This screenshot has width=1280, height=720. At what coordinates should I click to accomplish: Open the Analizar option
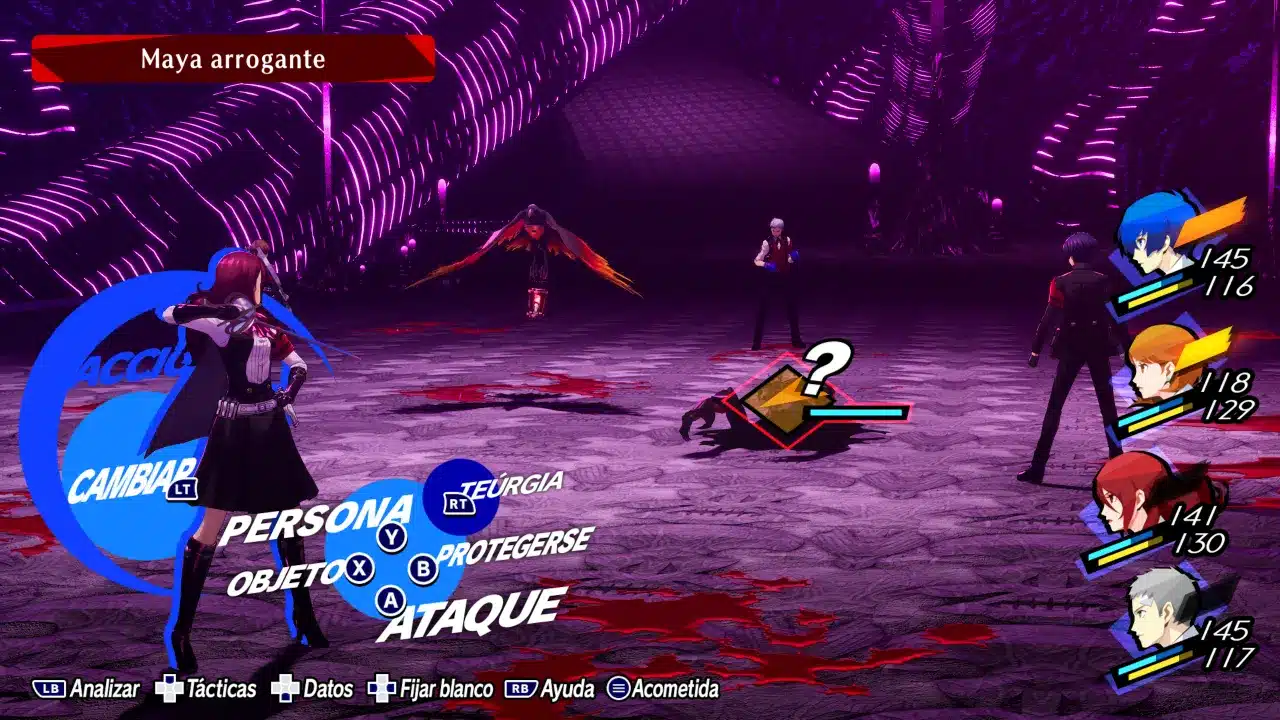91,689
